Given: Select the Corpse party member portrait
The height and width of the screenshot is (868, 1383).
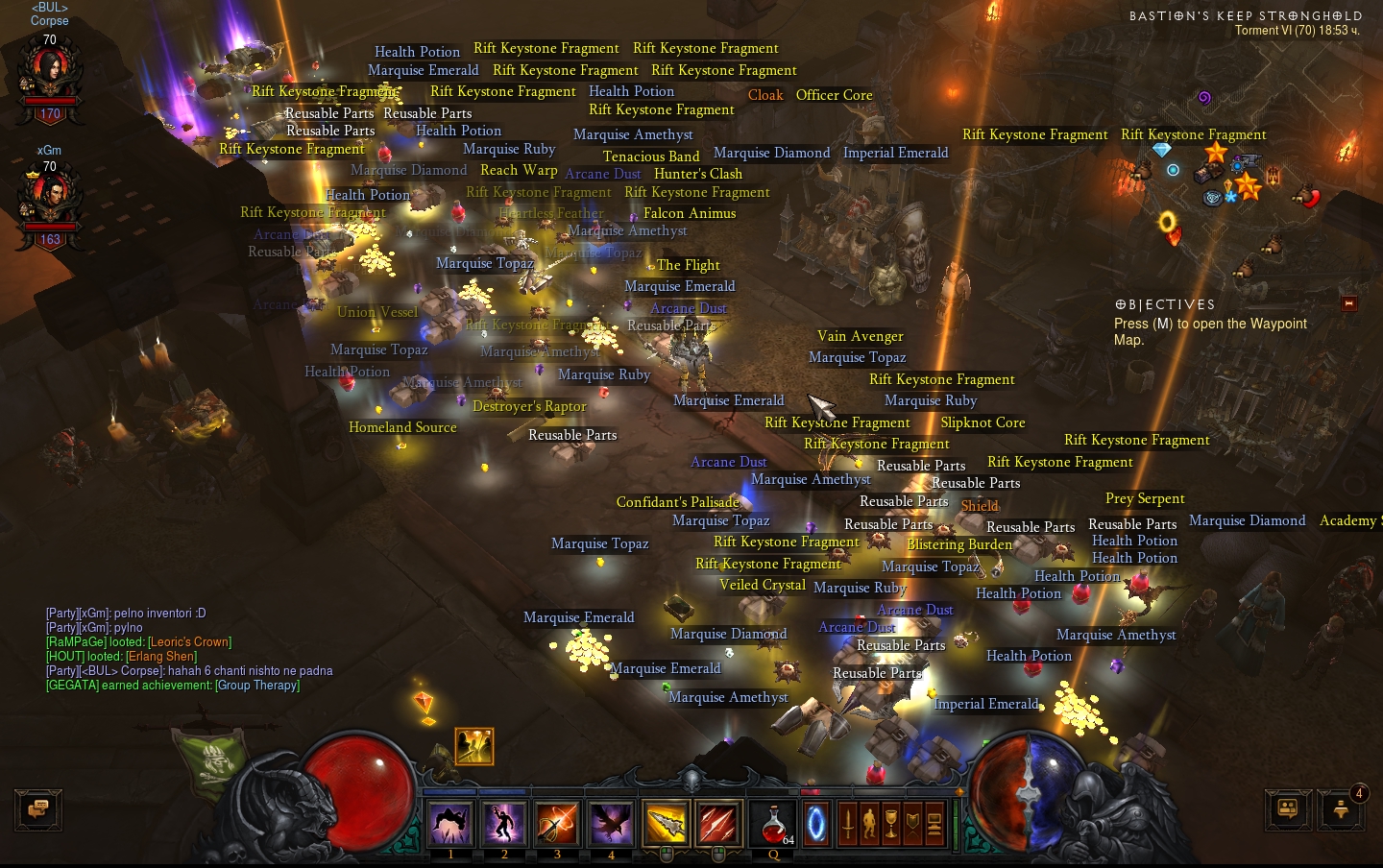Looking at the screenshot, I should [49, 77].
